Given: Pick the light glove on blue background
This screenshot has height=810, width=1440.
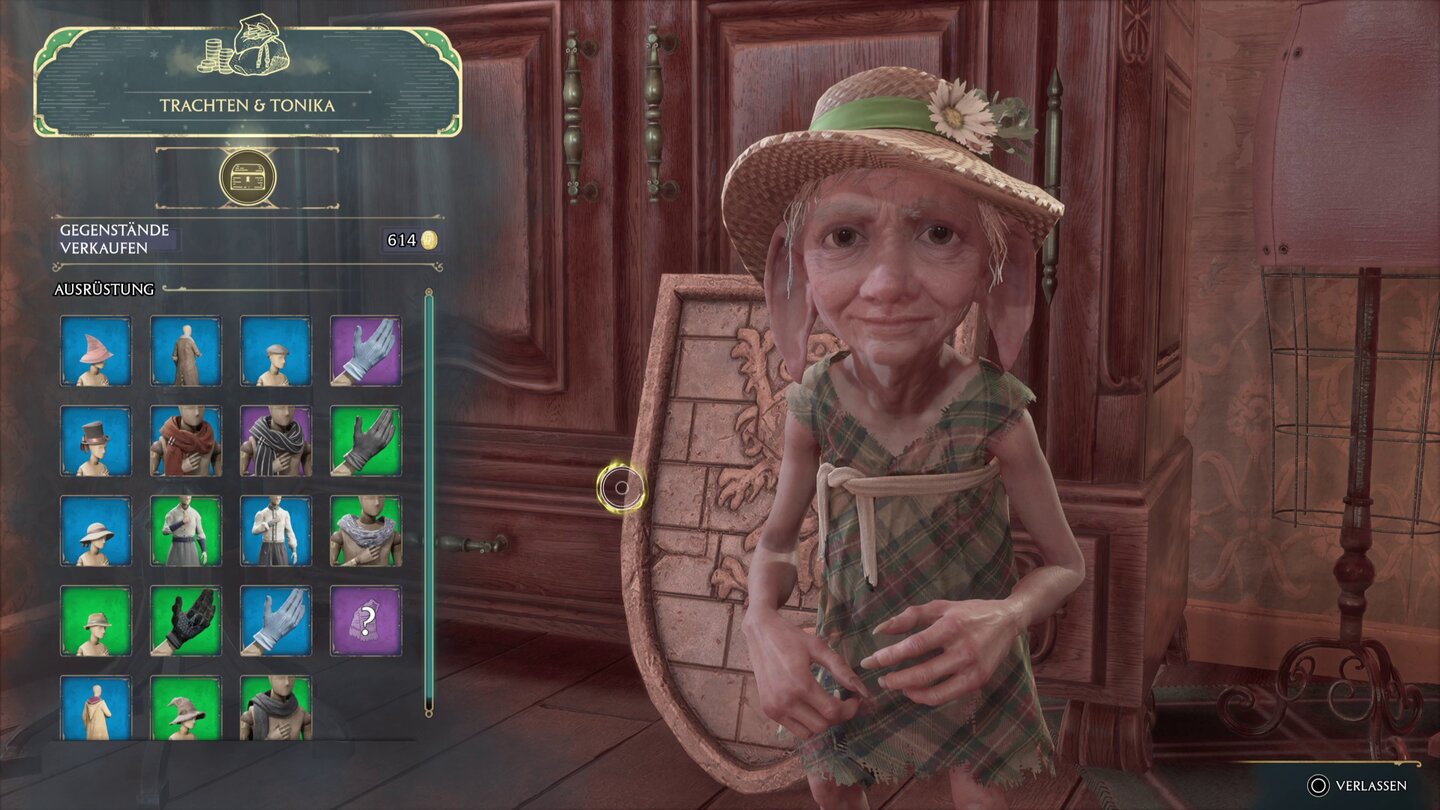Looking at the screenshot, I should coord(276,621).
